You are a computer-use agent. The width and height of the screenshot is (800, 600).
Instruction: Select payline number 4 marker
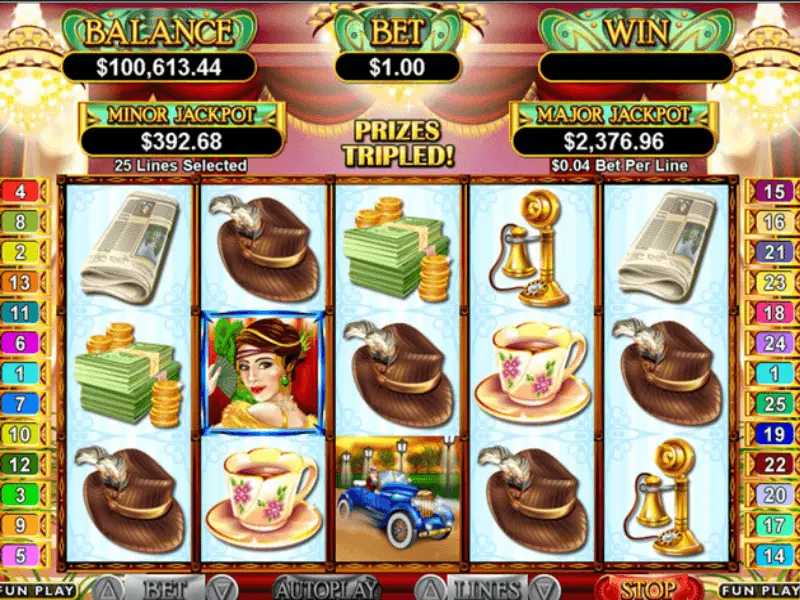pyautogui.click(x=21, y=191)
